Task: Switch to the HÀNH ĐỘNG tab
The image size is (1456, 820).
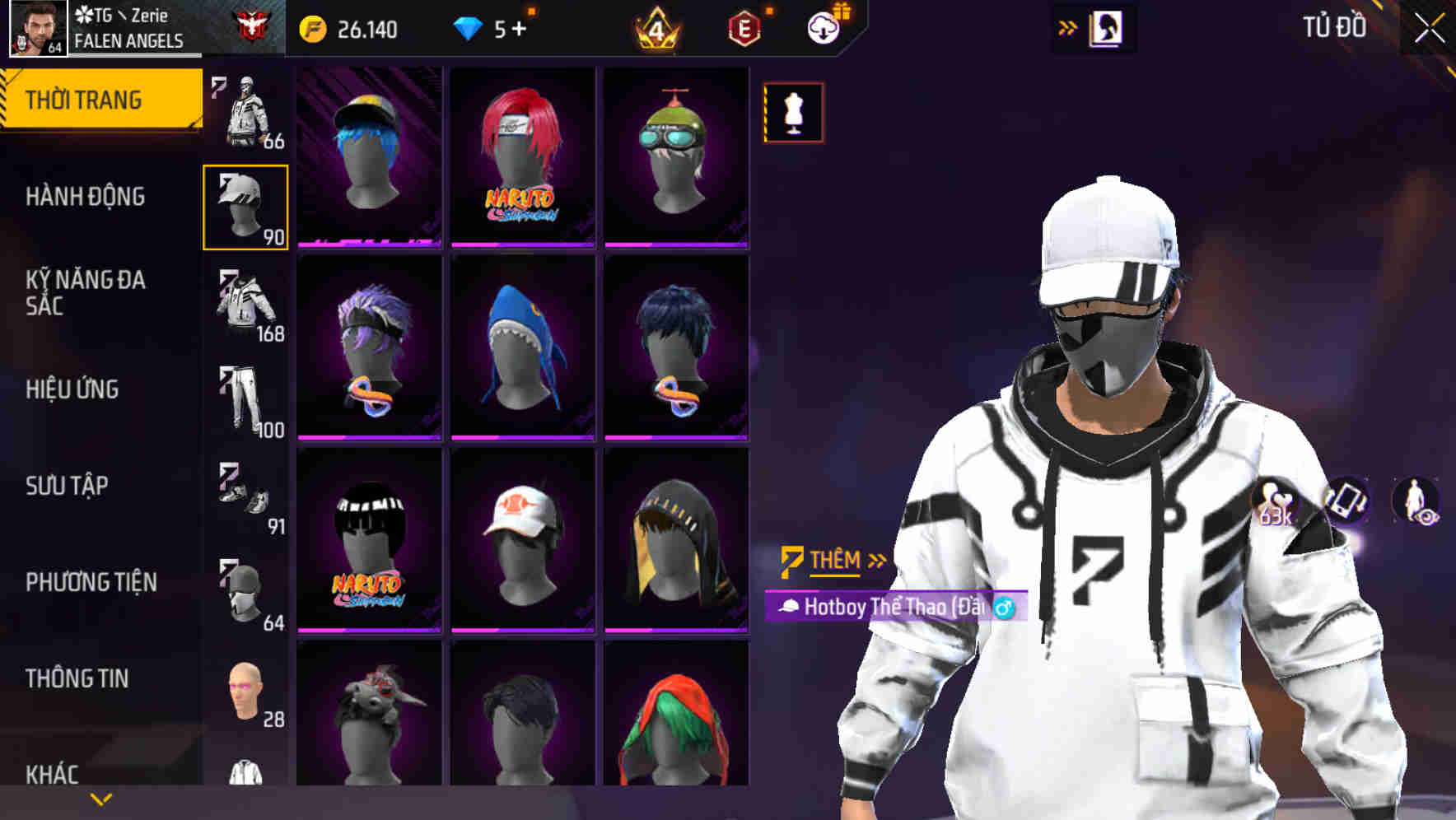Action: [x=85, y=198]
